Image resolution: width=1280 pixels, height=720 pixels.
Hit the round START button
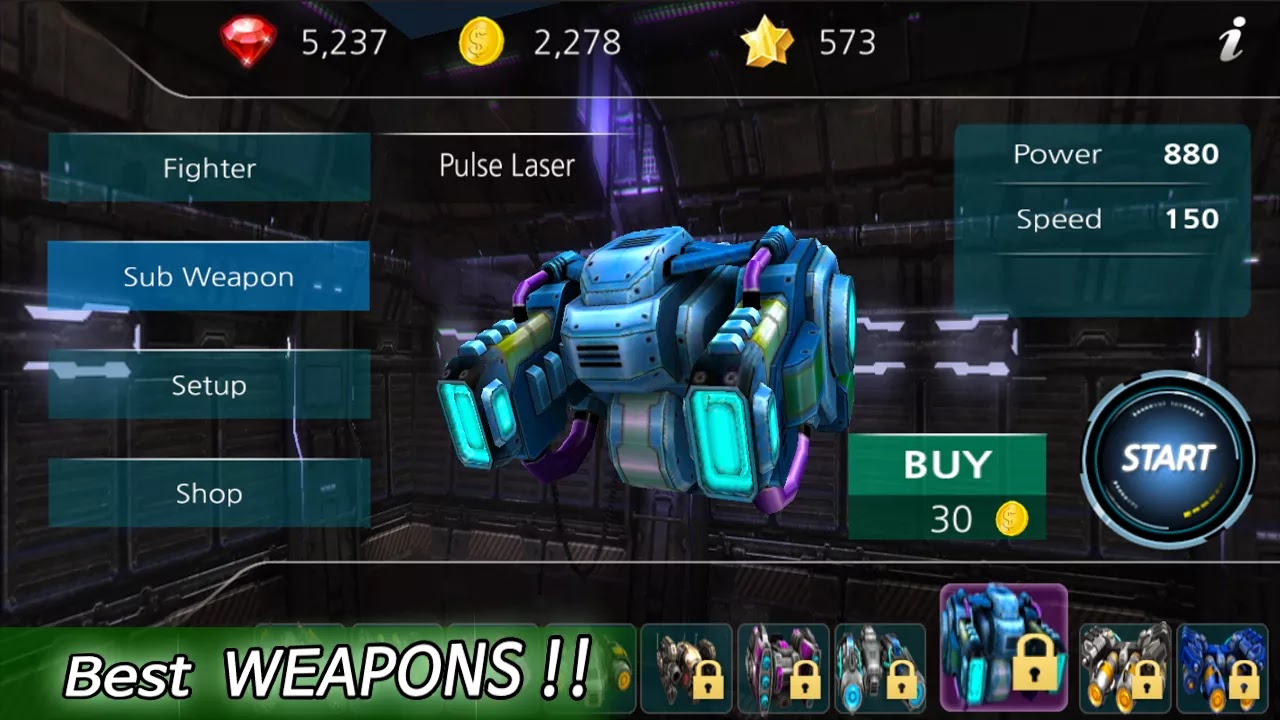point(1168,459)
